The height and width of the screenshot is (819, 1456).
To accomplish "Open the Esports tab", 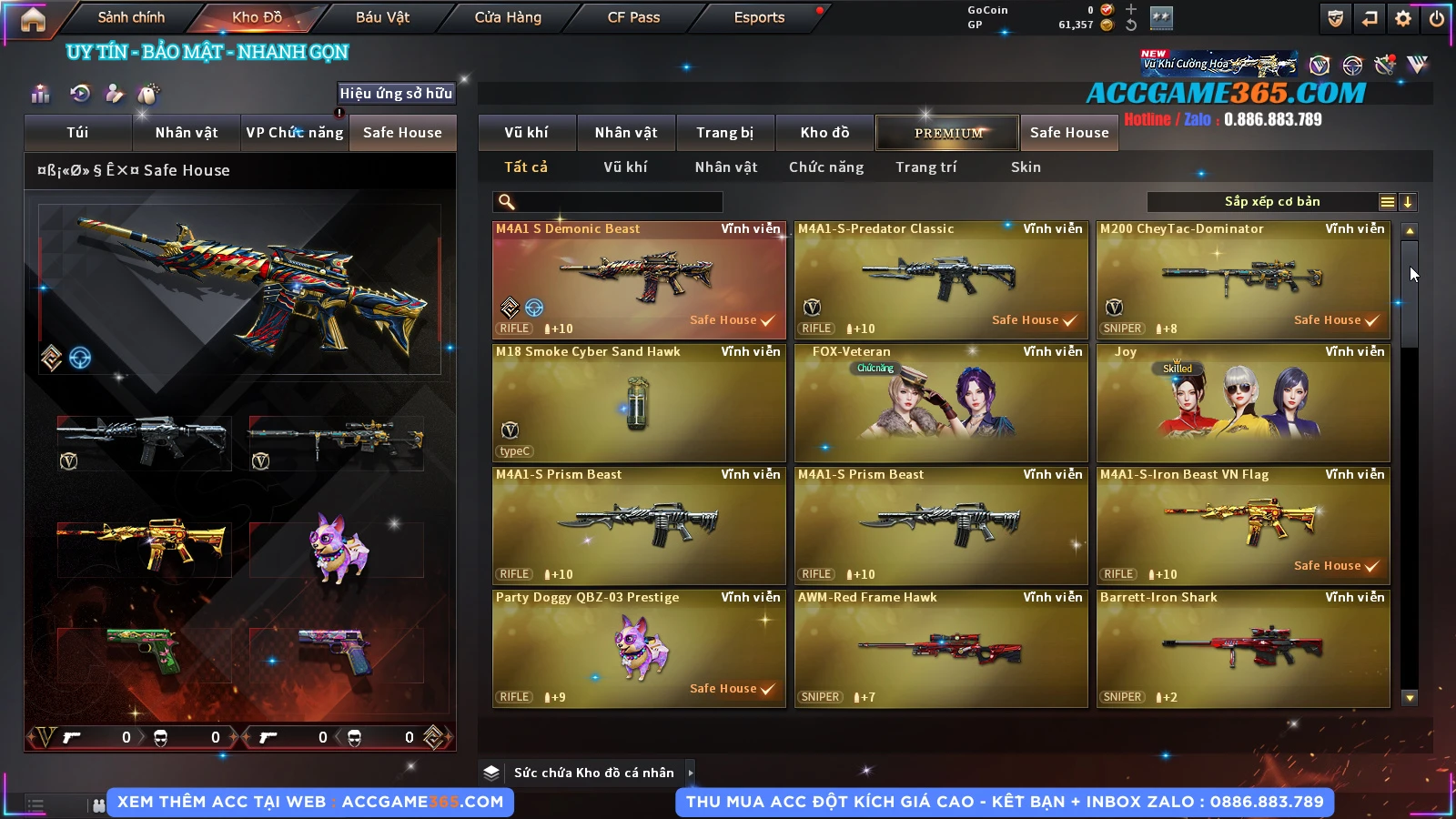I will click(x=759, y=17).
